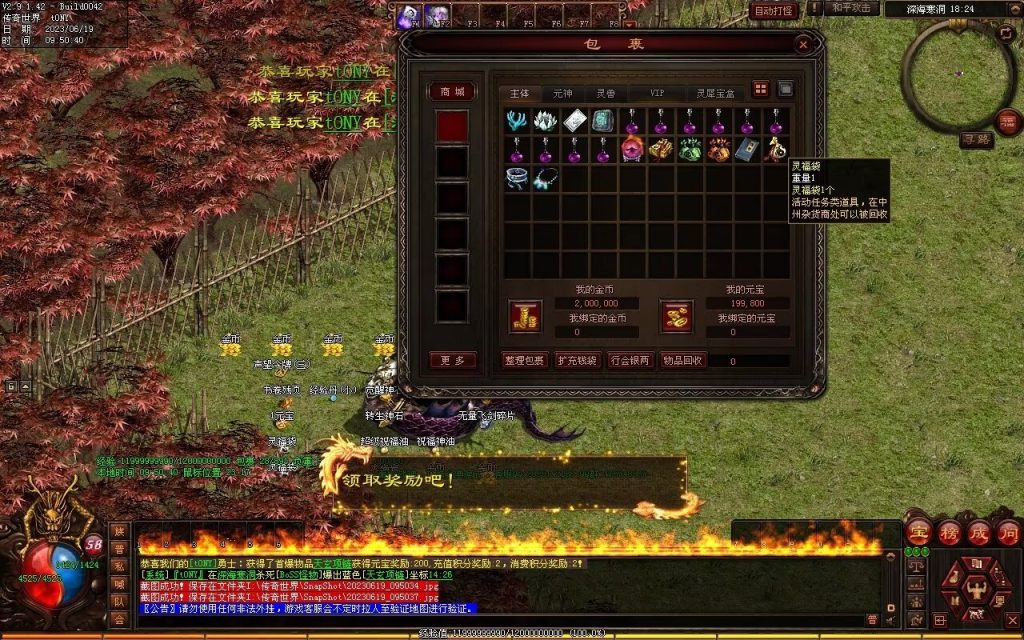Click the 扩充钱袋 button

tap(577, 360)
